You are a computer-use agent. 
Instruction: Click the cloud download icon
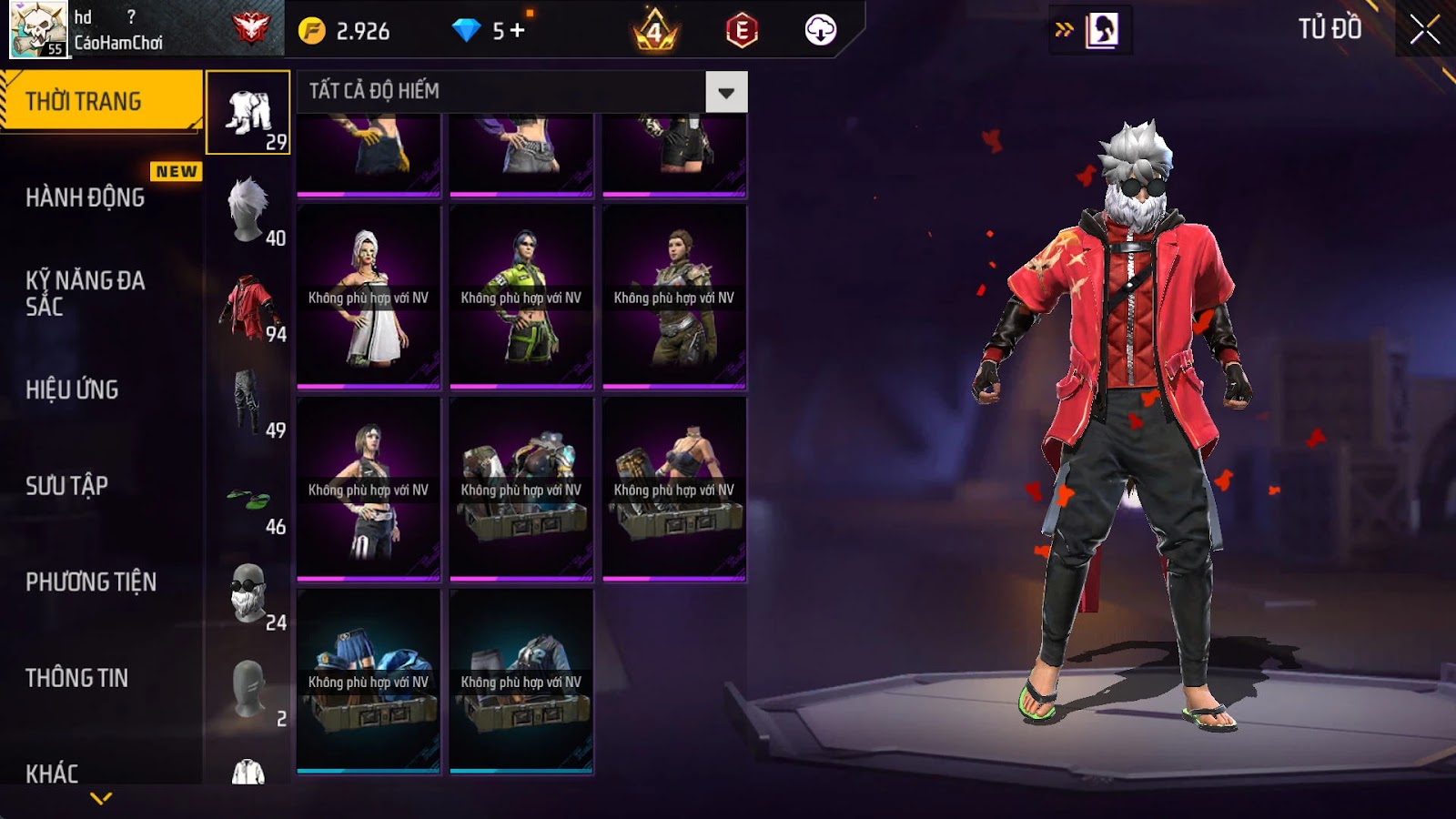click(820, 30)
